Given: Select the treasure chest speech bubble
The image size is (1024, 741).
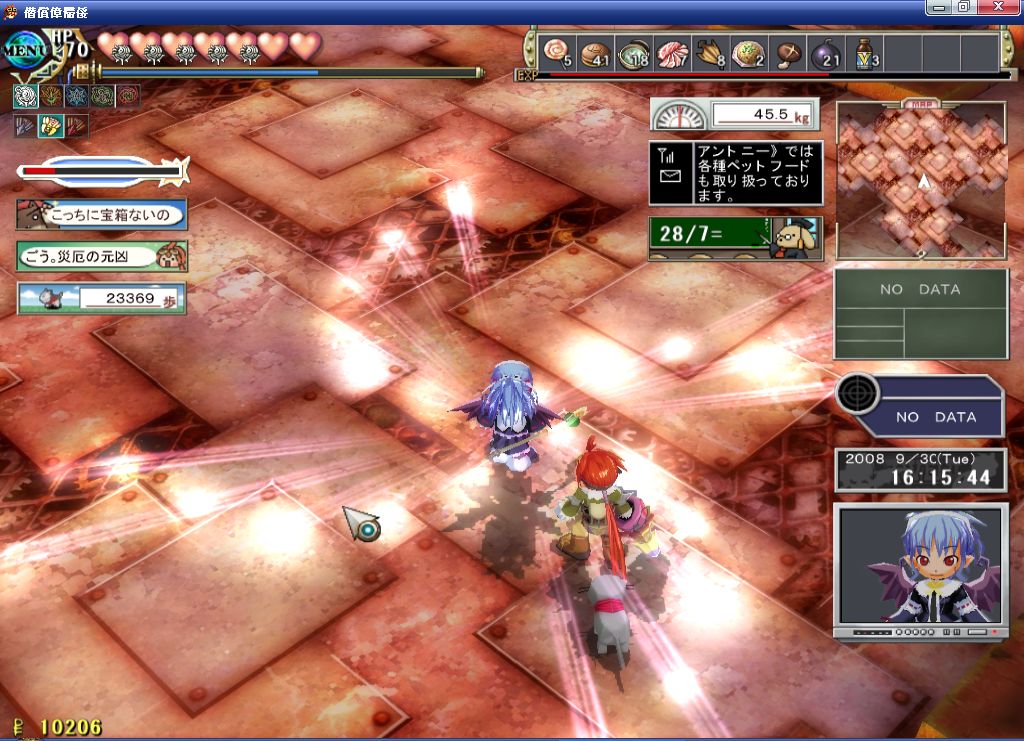Looking at the screenshot, I should pos(101,214).
